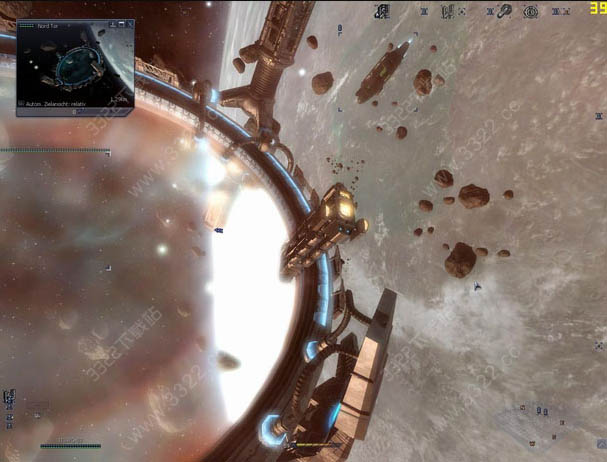
Task: Open the circular target icon in the top bar
Action: point(531,12)
